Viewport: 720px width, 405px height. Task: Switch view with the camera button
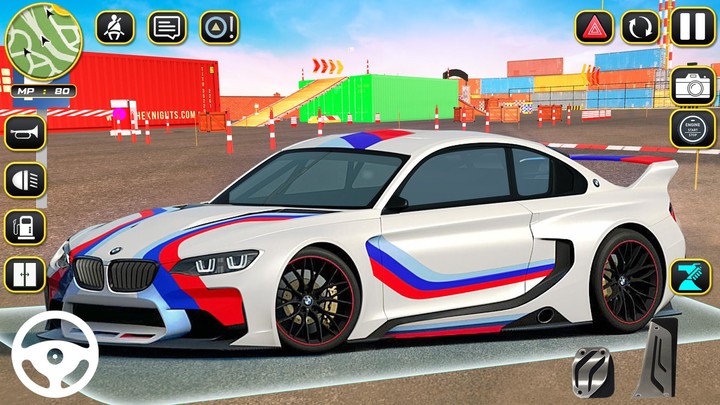pyautogui.click(x=692, y=86)
